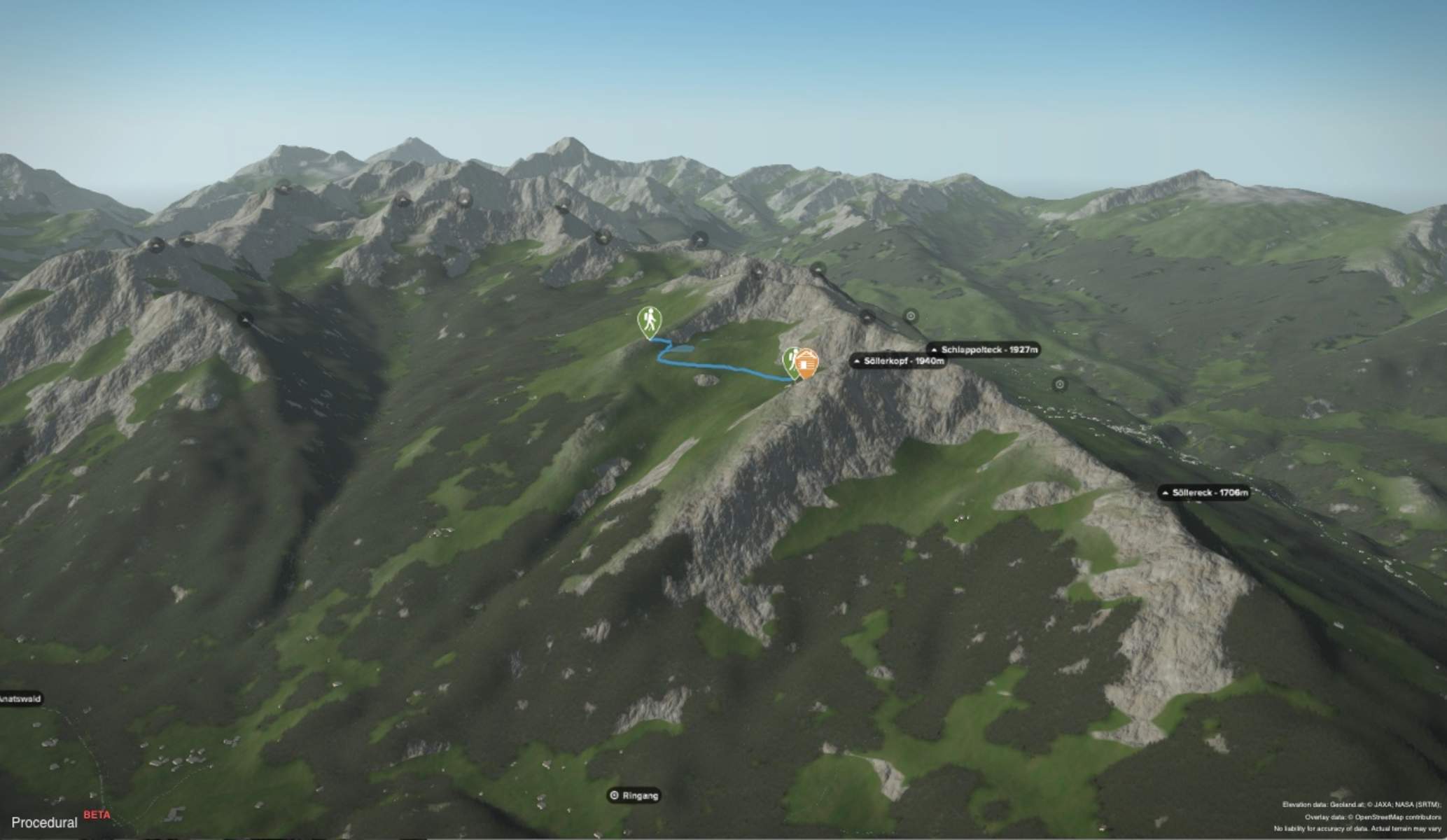Open the orange hut marker
This screenshot has width=1447, height=840.
point(808,363)
